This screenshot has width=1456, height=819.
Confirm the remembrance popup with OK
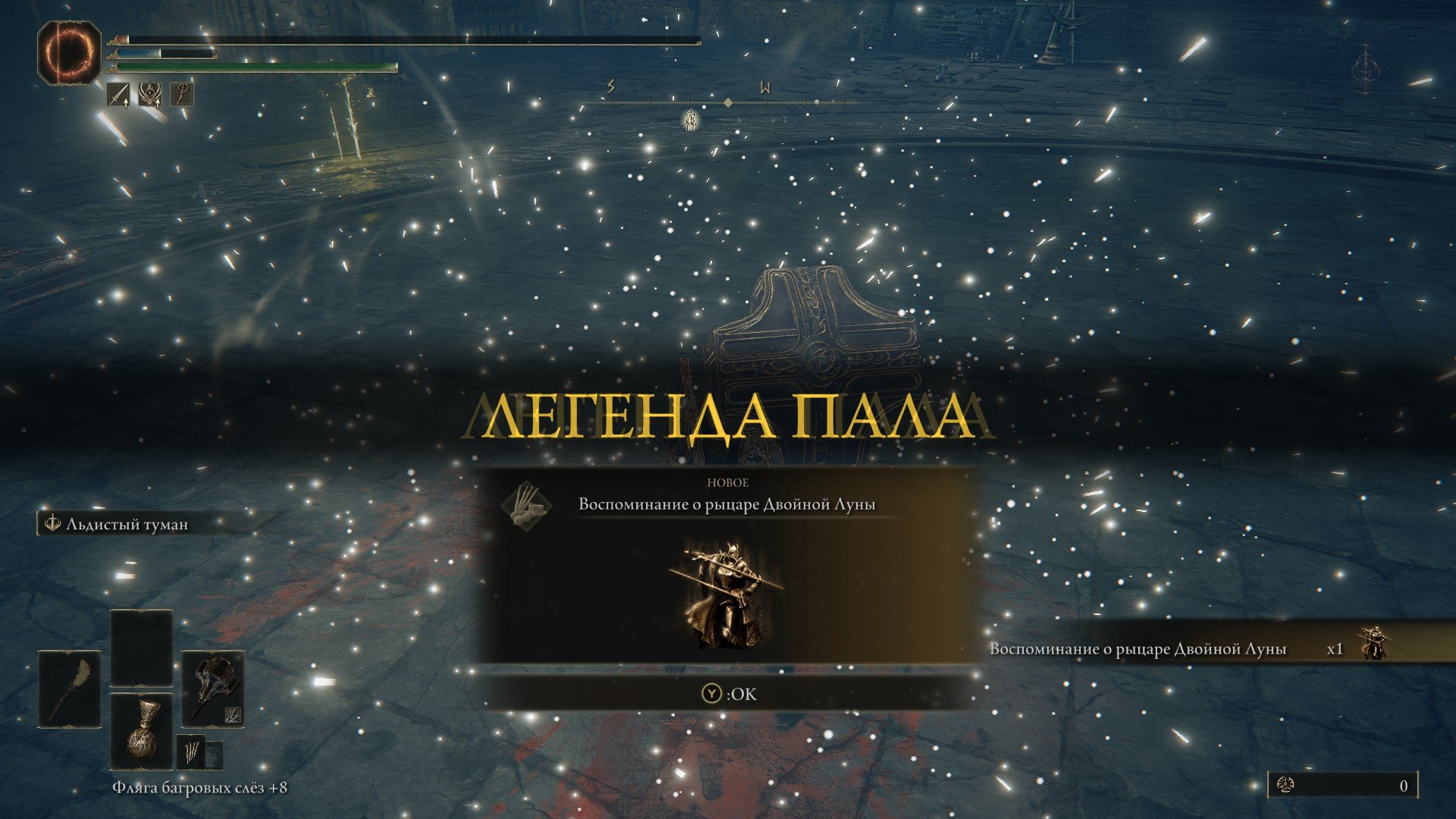coord(728,694)
